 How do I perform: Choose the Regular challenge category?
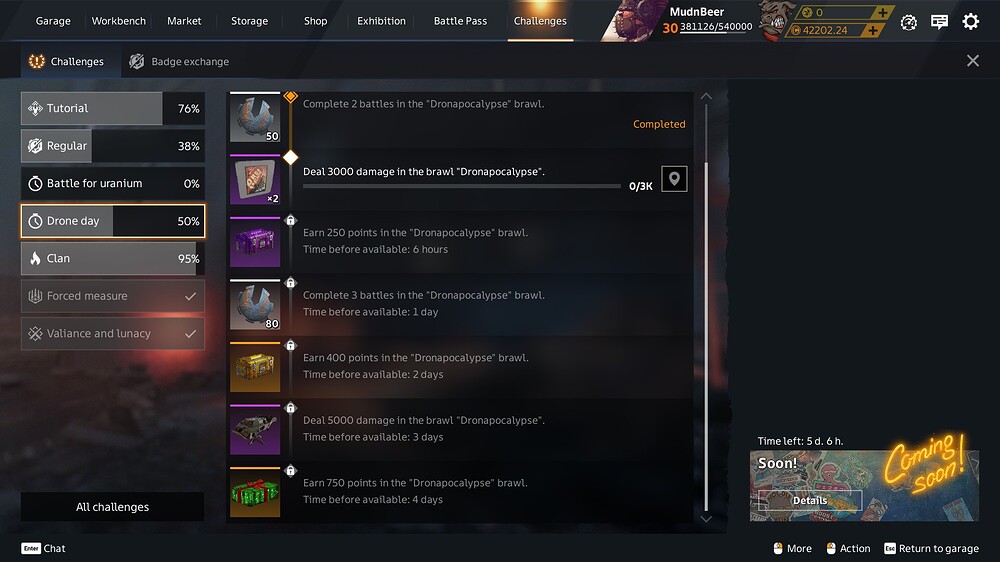[112, 146]
